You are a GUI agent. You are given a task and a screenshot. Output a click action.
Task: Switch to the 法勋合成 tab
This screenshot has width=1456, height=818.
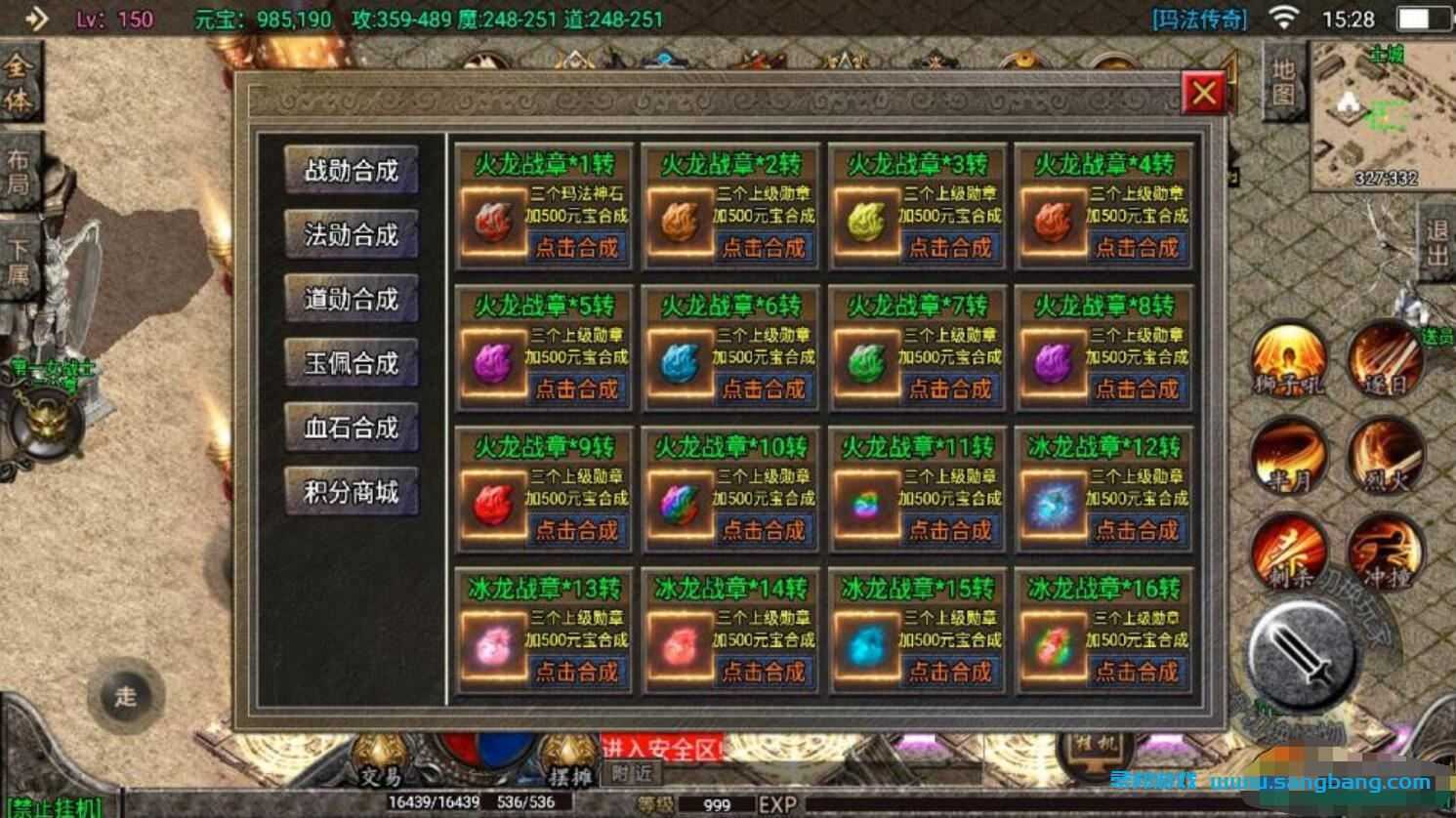point(352,235)
